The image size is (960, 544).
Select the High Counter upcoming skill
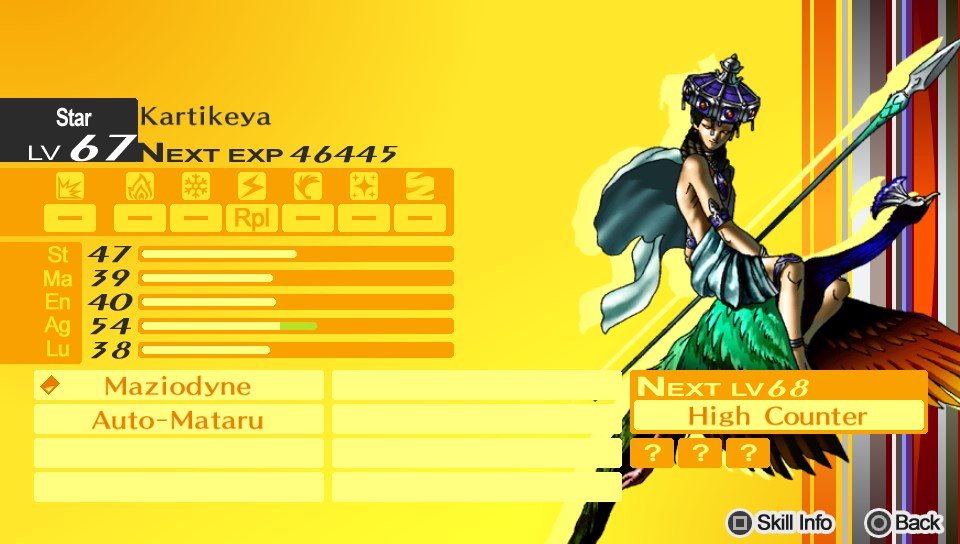[x=778, y=416]
